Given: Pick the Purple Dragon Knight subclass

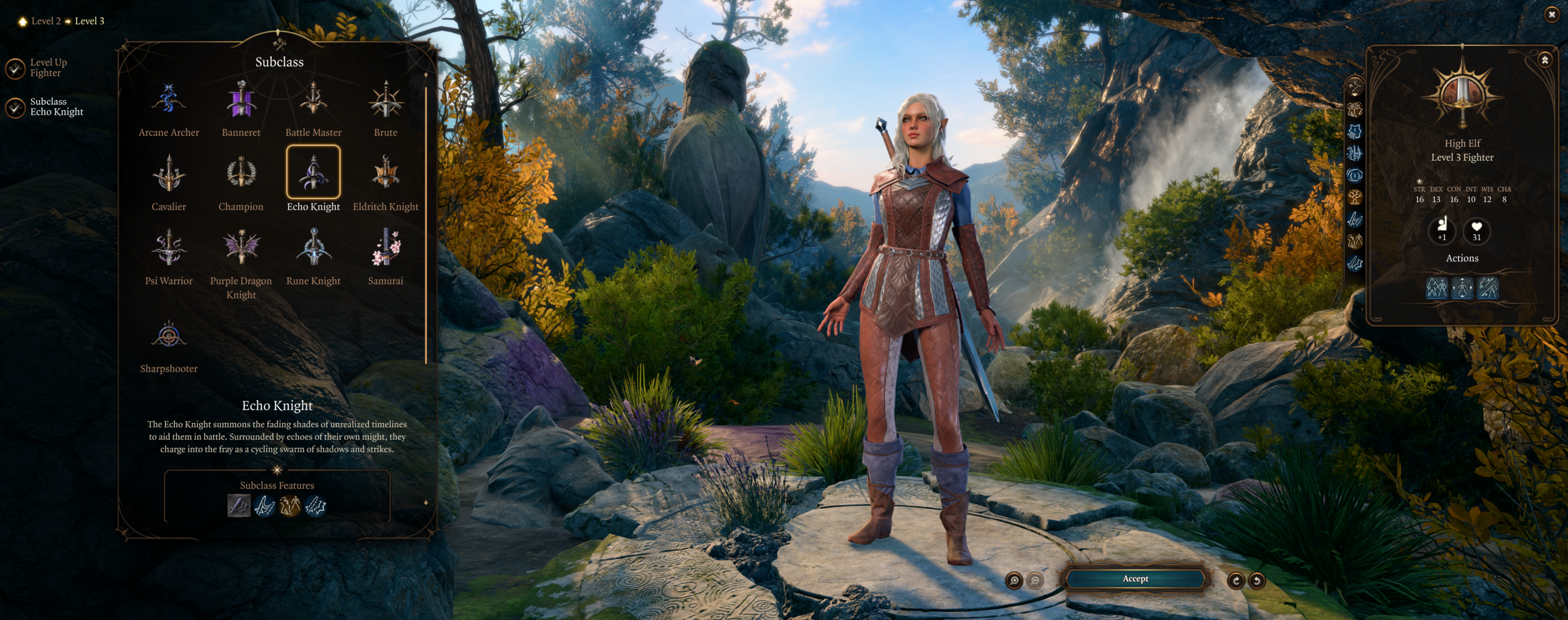Looking at the screenshot, I should pyautogui.click(x=241, y=248).
